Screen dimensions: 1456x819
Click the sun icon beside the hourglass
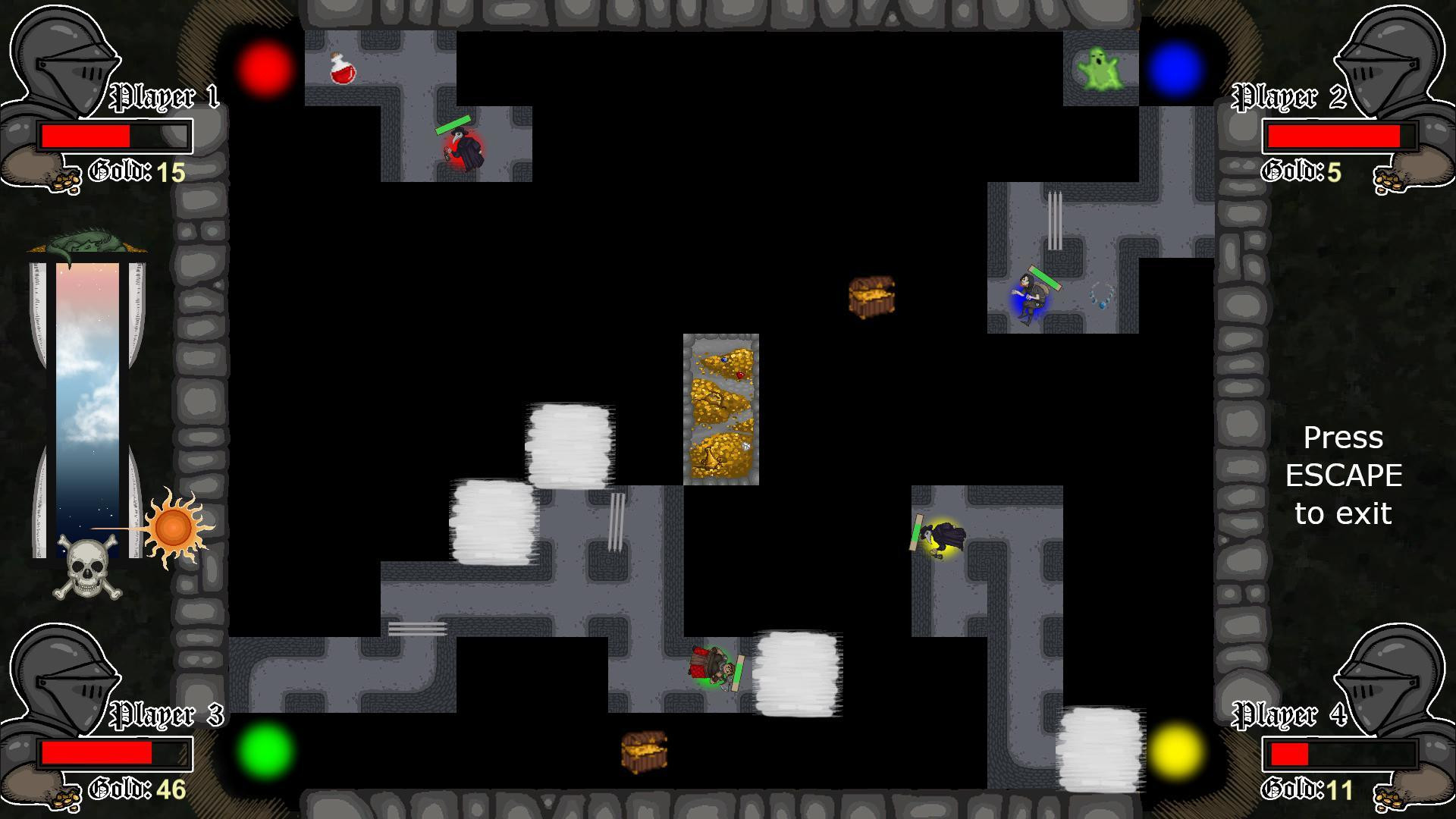coord(173,525)
